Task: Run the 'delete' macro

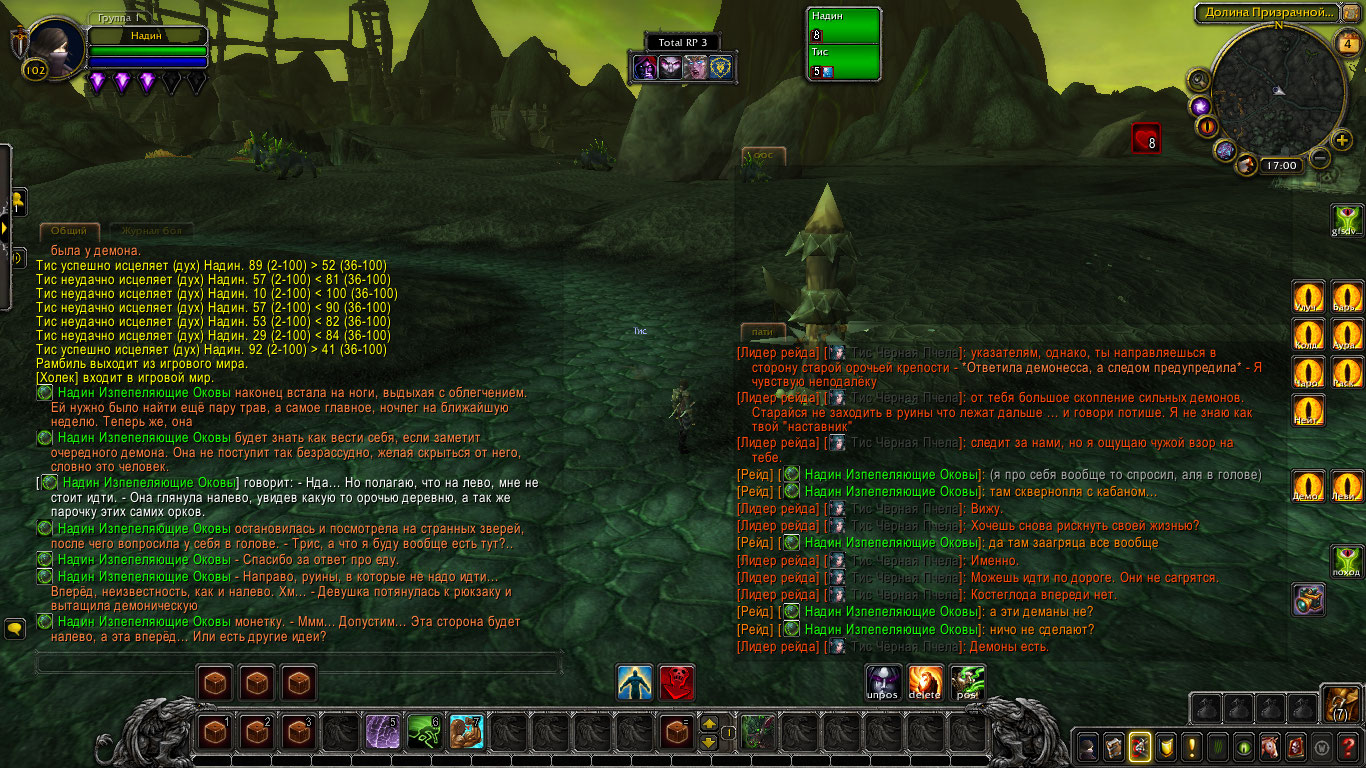Action: click(x=925, y=681)
